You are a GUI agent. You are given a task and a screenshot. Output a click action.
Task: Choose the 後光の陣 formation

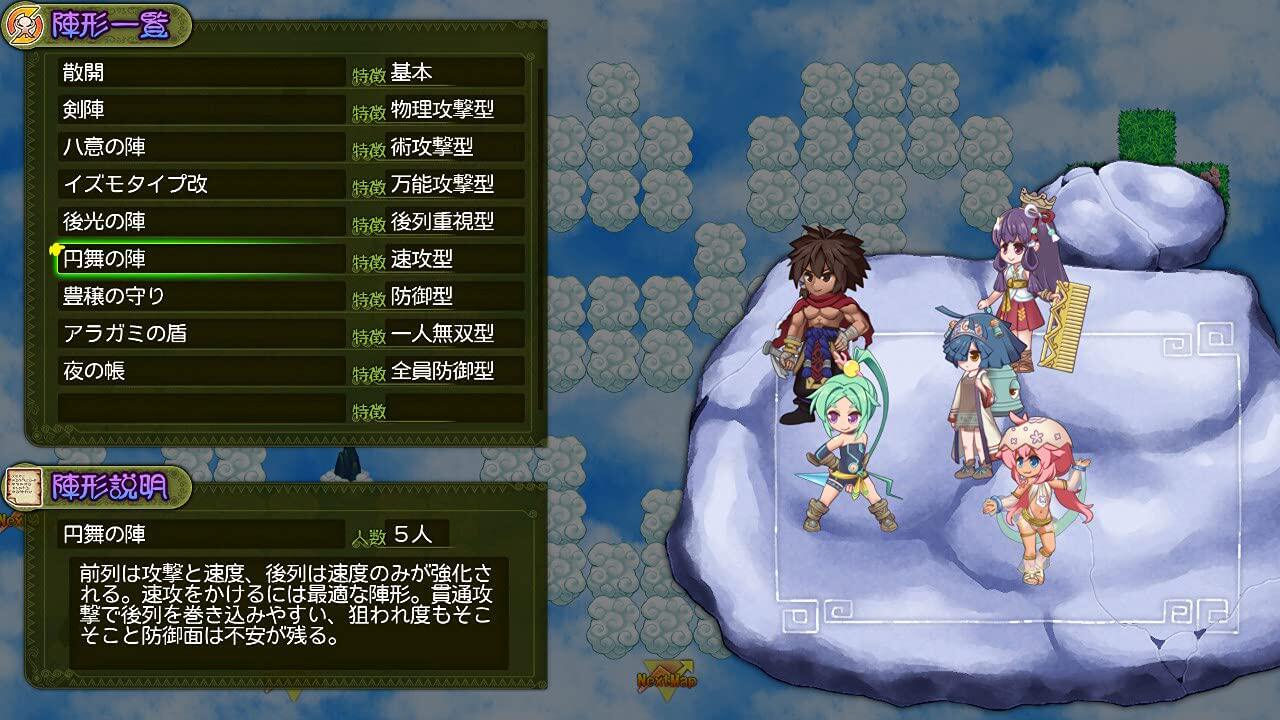coord(200,221)
